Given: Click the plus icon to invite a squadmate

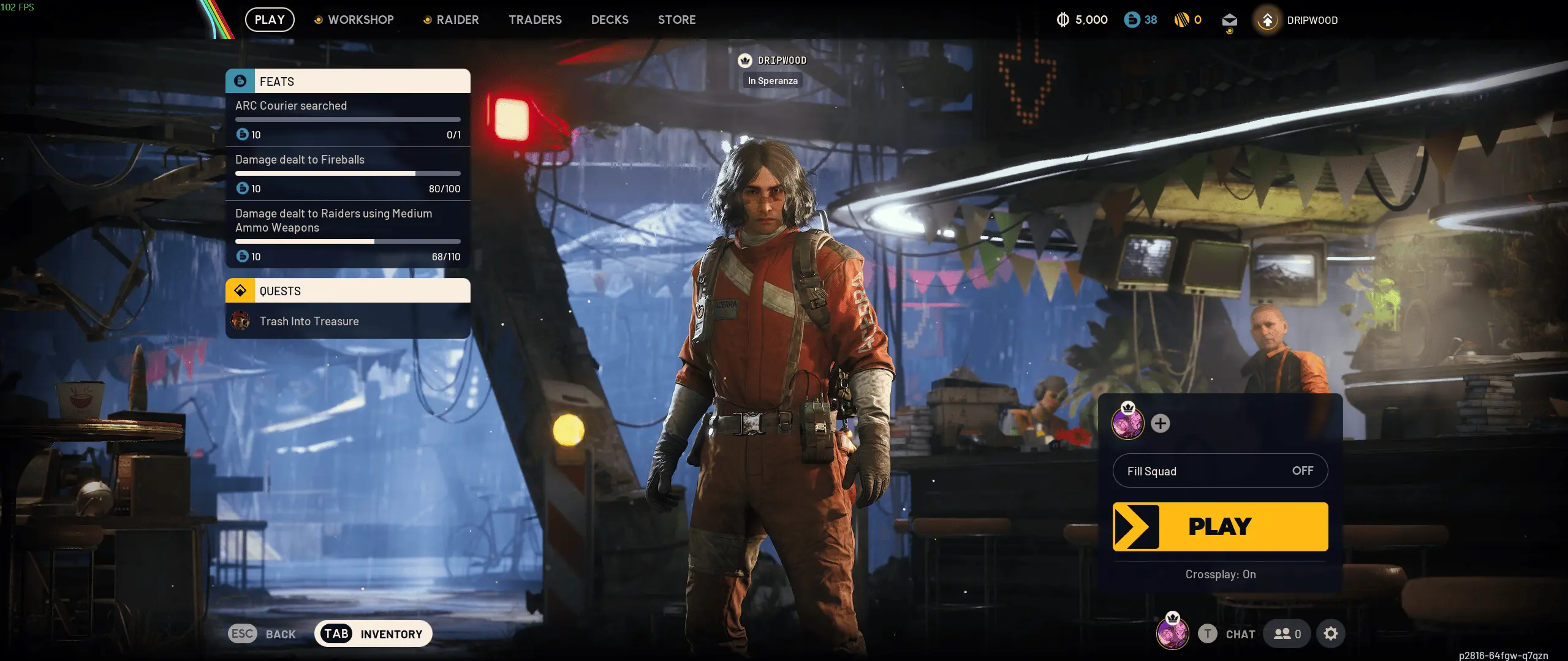Looking at the screenshot, I should pos(1161,423).
